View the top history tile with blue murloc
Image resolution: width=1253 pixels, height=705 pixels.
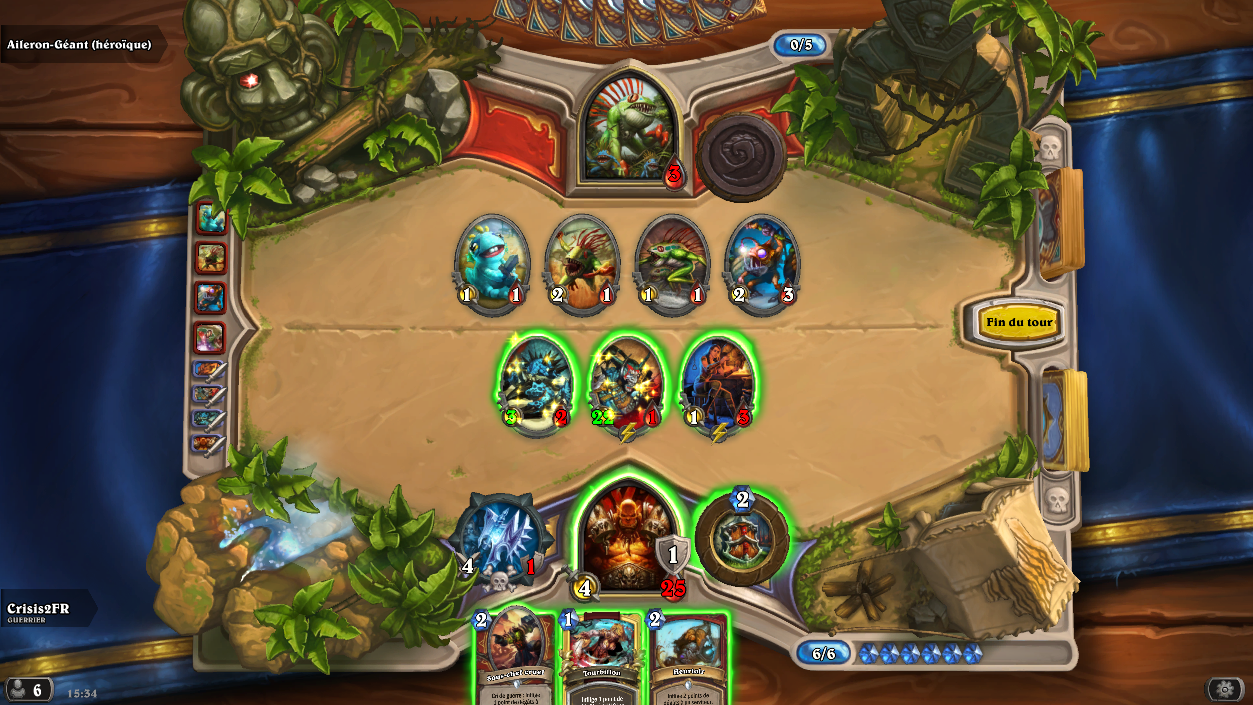[x=210, y=218]
